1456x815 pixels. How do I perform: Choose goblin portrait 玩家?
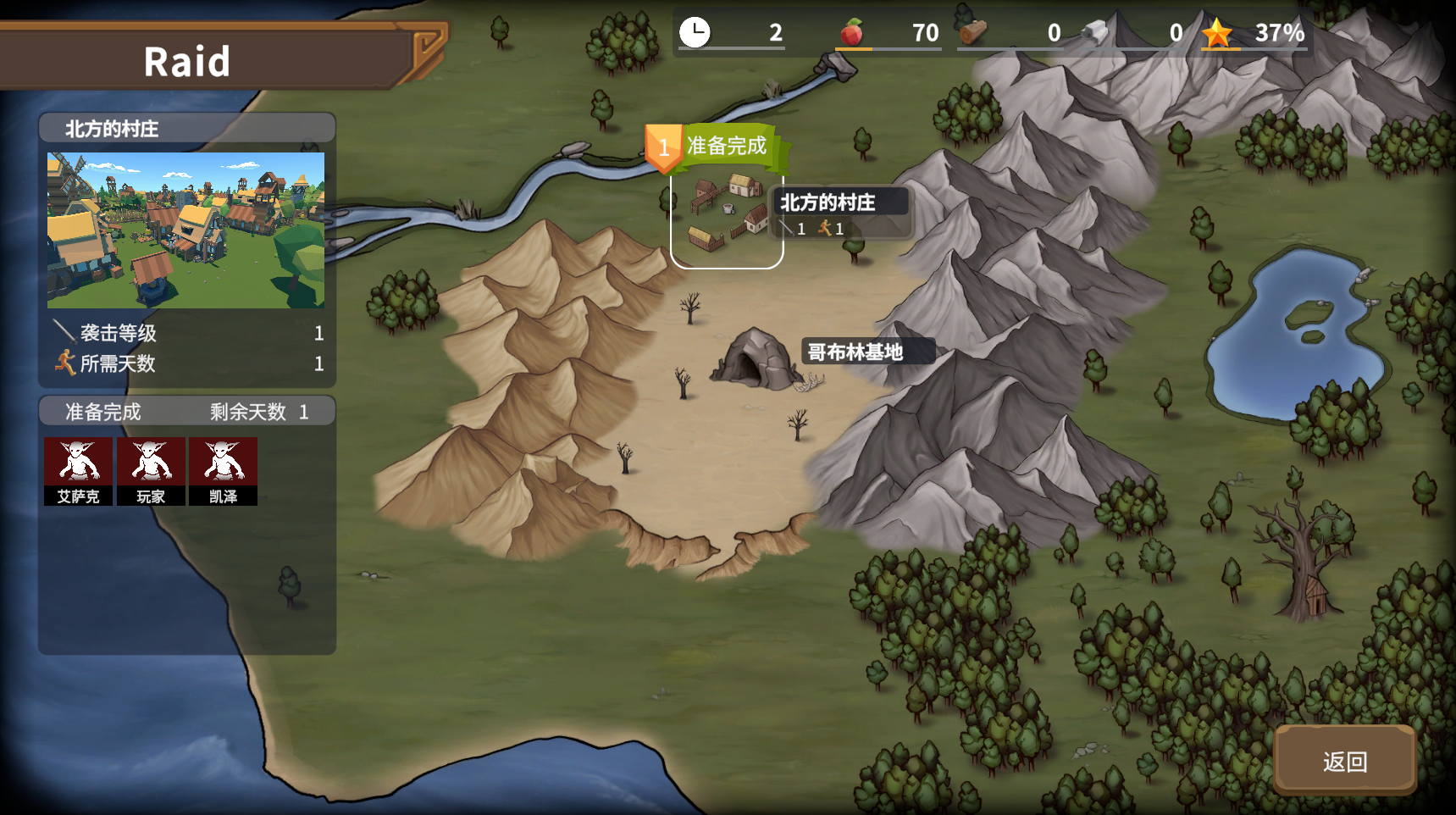point(151,471)
